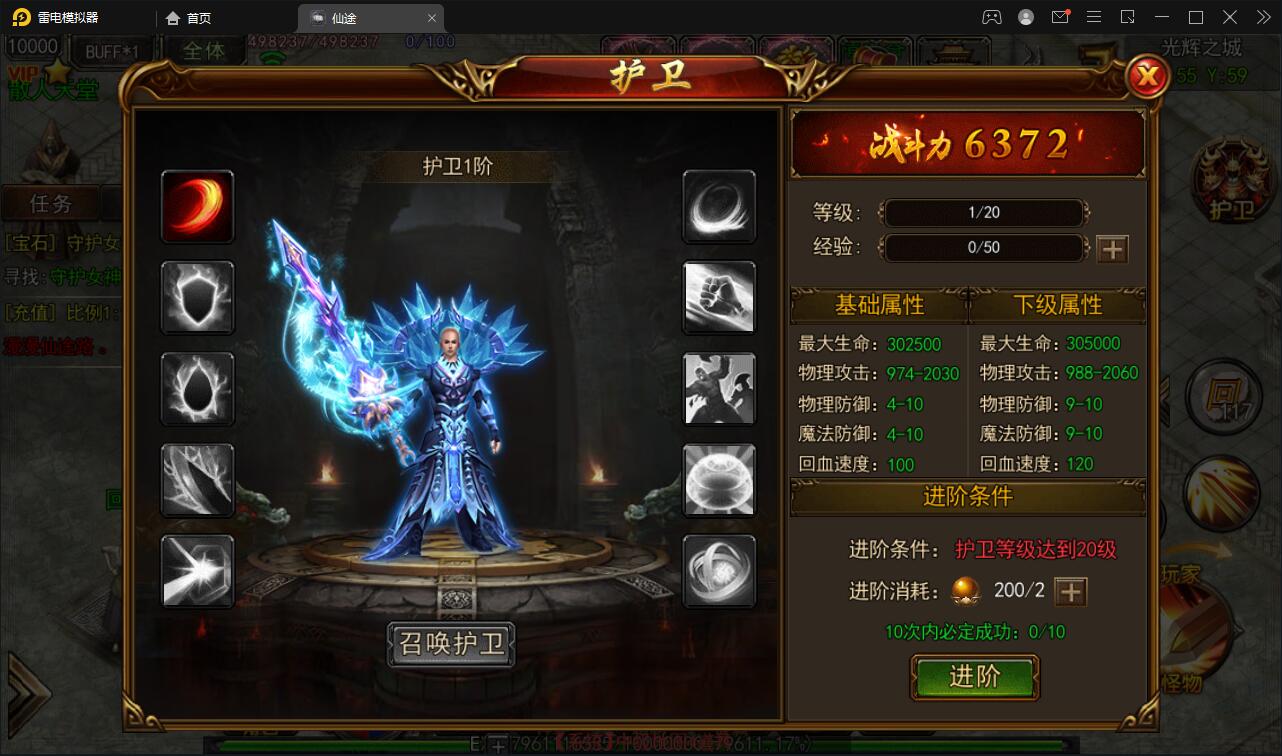Open the 全体 chat channel selector
The image size is (1282, 756).
[x=205, y=50]
